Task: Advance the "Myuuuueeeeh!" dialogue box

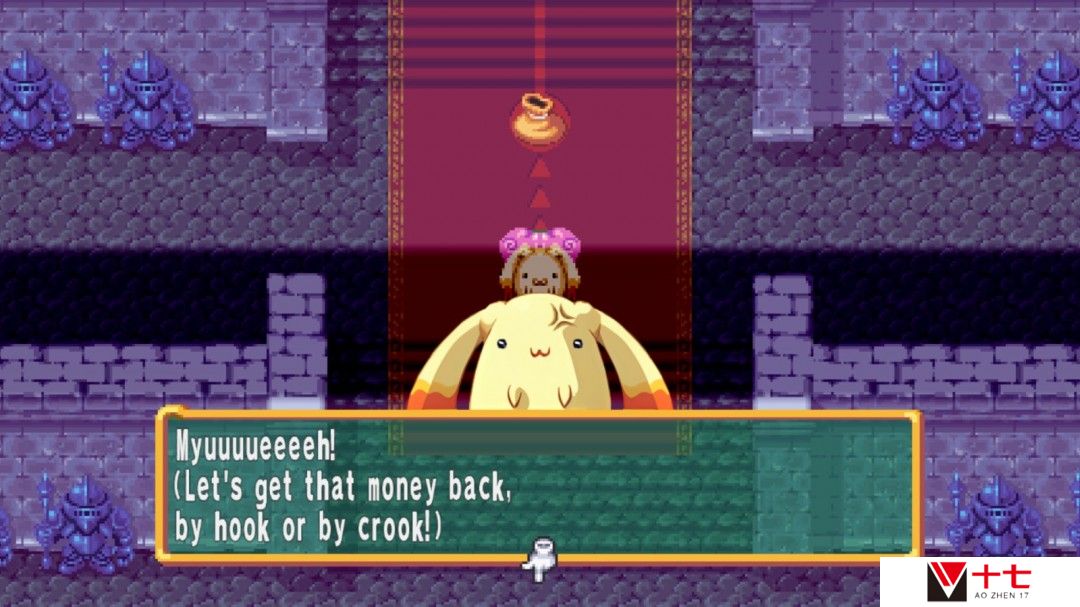Action: click(x=538, y=484)
